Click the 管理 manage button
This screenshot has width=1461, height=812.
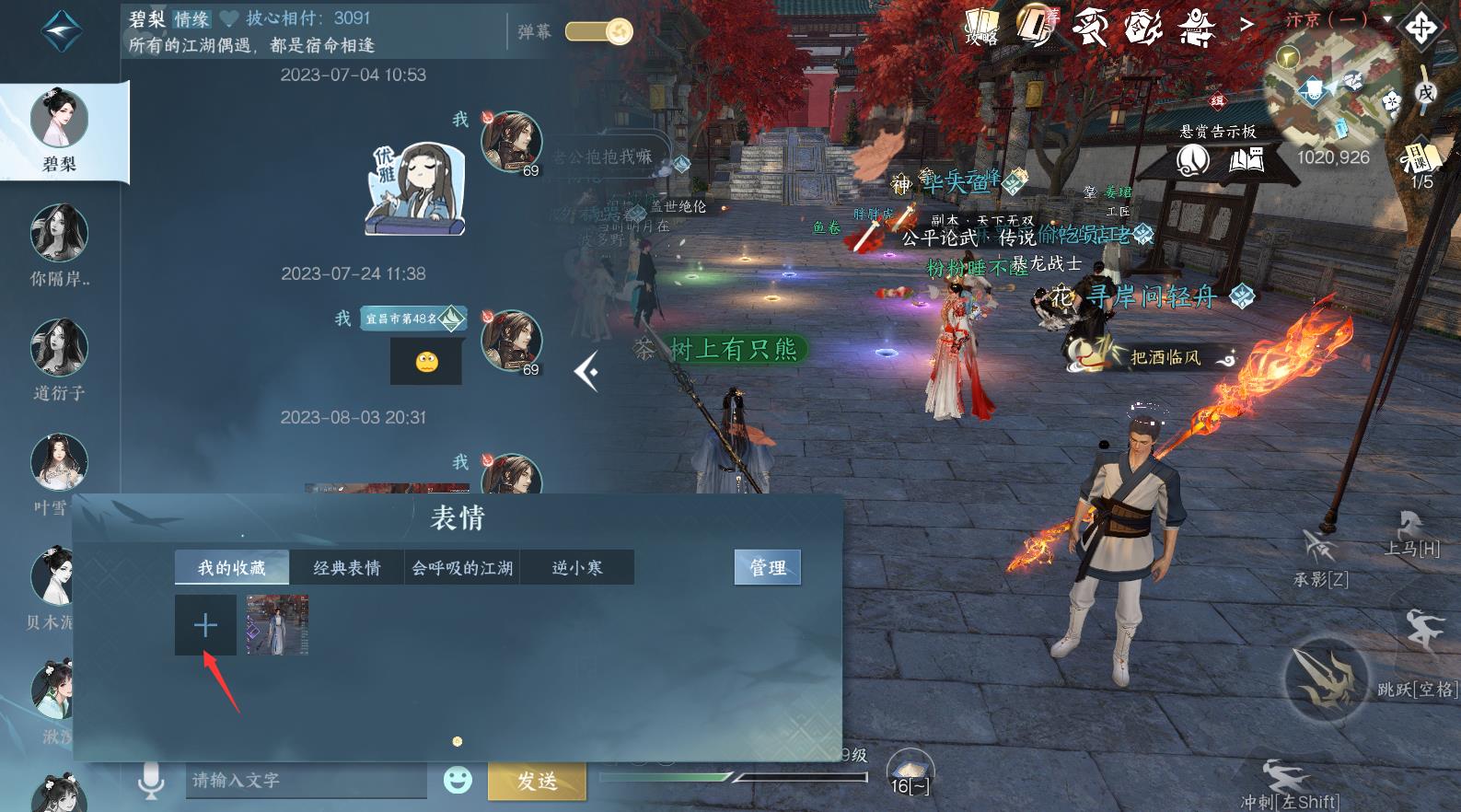pos(767,568)
